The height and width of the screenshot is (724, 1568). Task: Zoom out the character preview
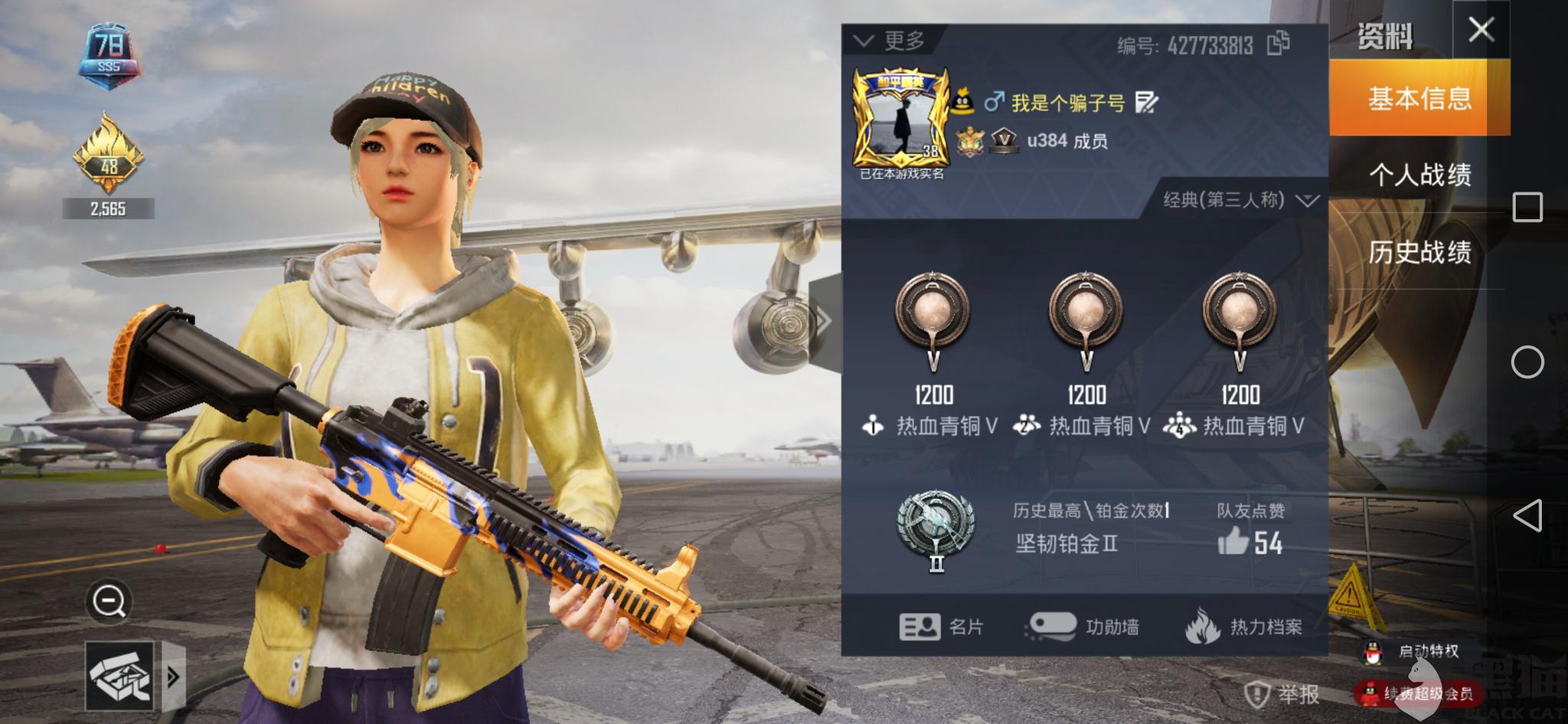109,601
